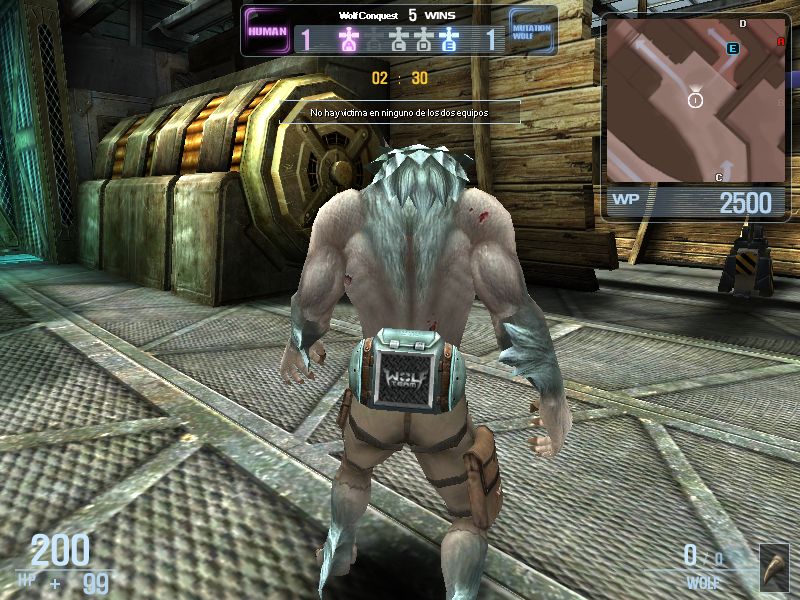800x600 pixels.
Task: Select the pink capture point A icon
Action: [349, 40]
